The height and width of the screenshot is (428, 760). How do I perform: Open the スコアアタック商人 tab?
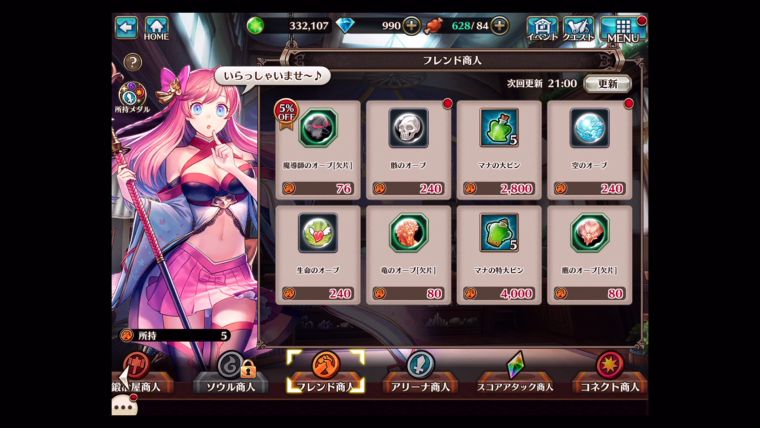pos(515,374)
